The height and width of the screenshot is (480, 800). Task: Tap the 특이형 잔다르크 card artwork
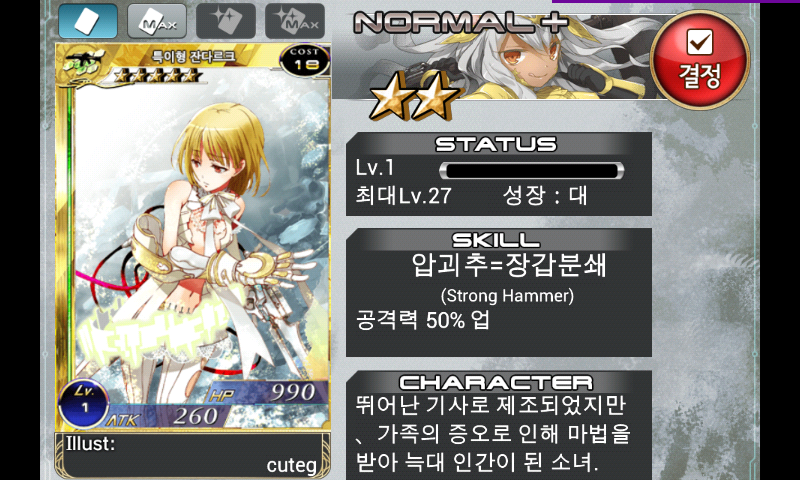point(193,240)
